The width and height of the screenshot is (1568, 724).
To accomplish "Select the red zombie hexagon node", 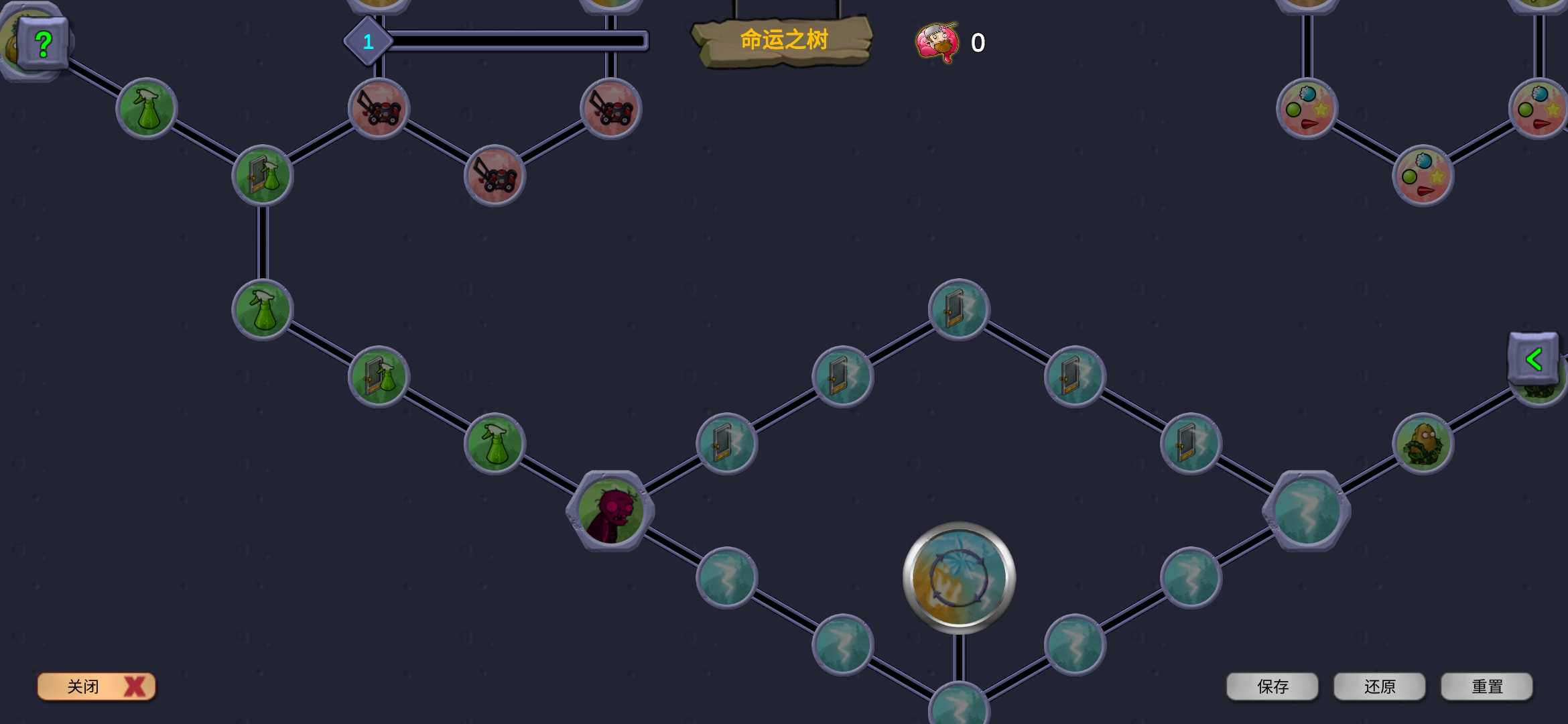I will pos(610,511).
